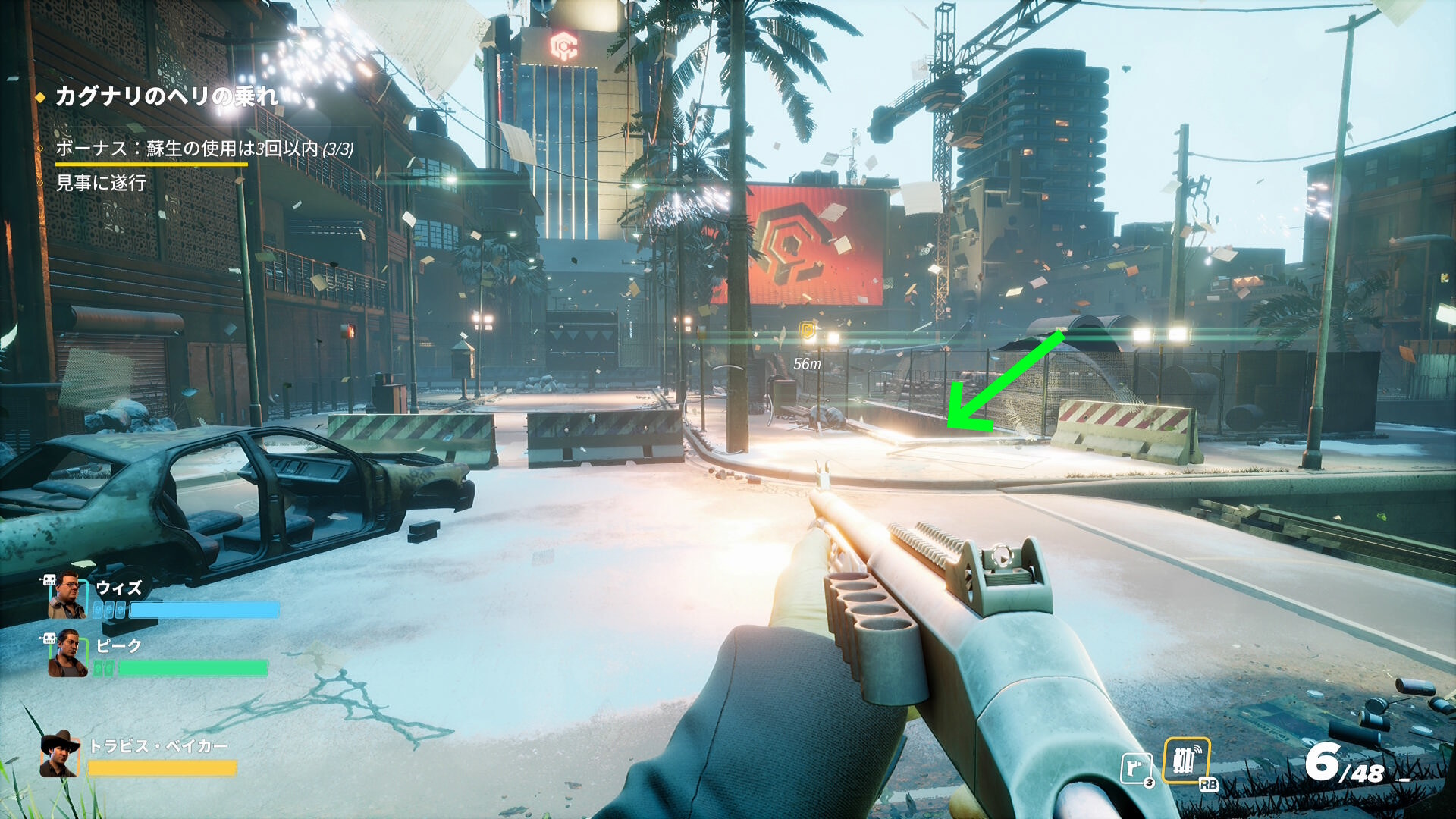Select teammate ピーク's portrait
The width and height of the screenshot is (1456, 819).
tap(67, 654)
